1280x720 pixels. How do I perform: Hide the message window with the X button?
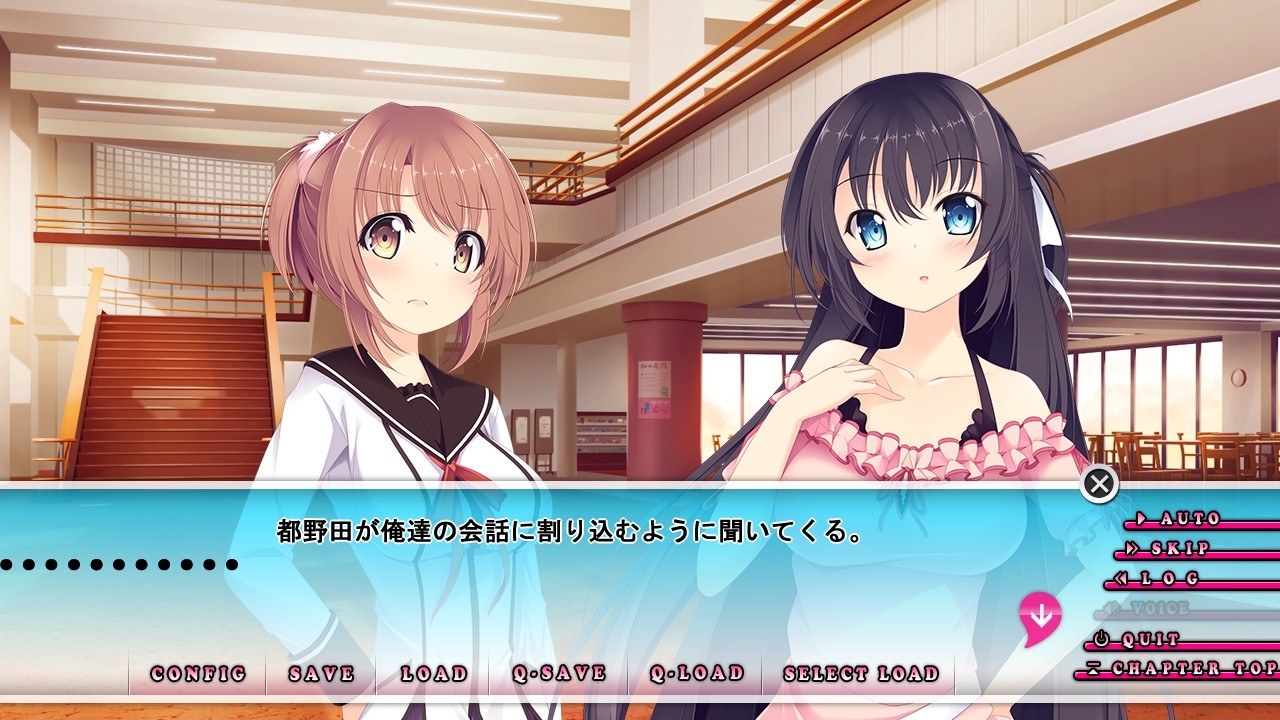pos(1099,485)
